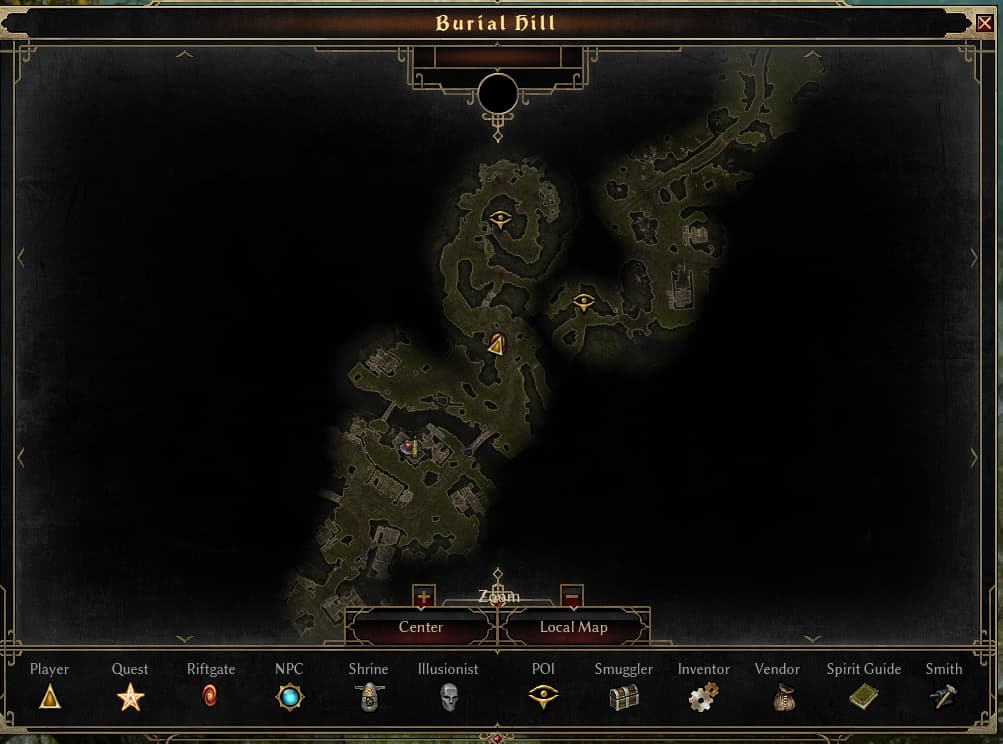The height and width of the screenshot is (744, 1003).
Task: Click the player arrow marker on the map
Action: coord(496,345)
